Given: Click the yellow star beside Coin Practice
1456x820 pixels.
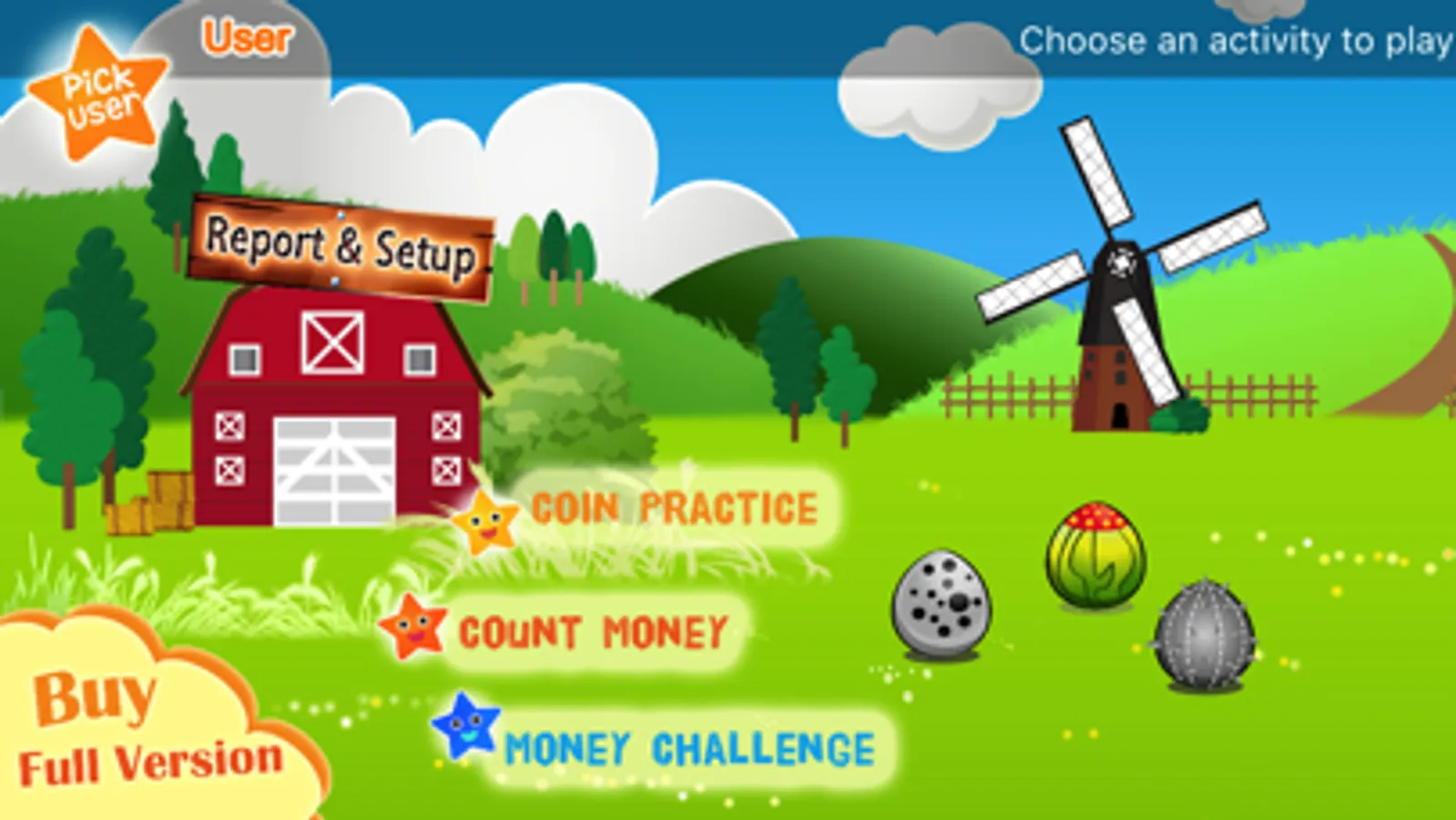Looking at the screenshot, I should click(485, 524).
